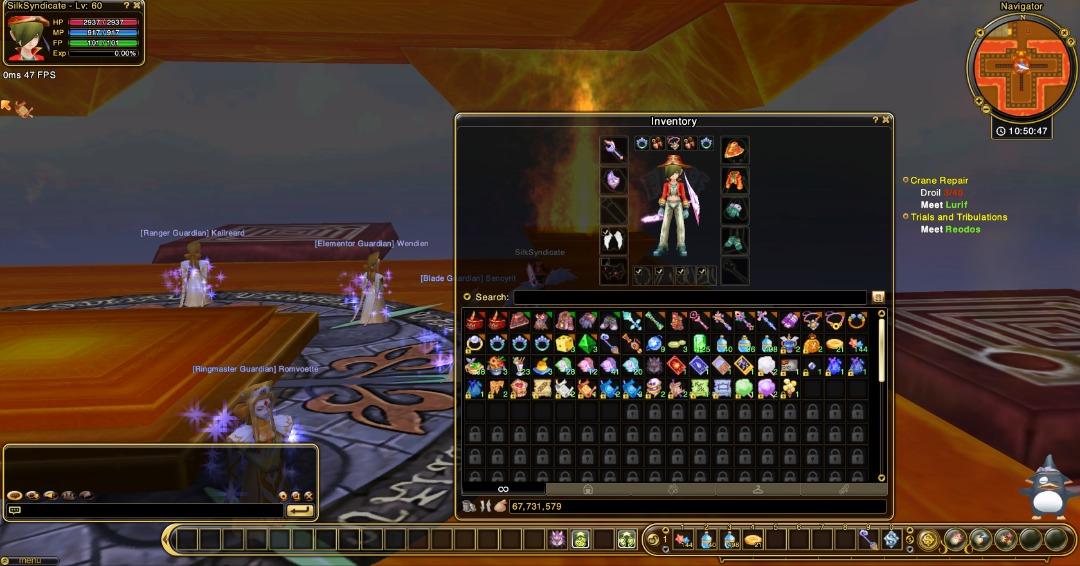
Task: Open the Navigator minimap
Action: [x=1021, y=68]
